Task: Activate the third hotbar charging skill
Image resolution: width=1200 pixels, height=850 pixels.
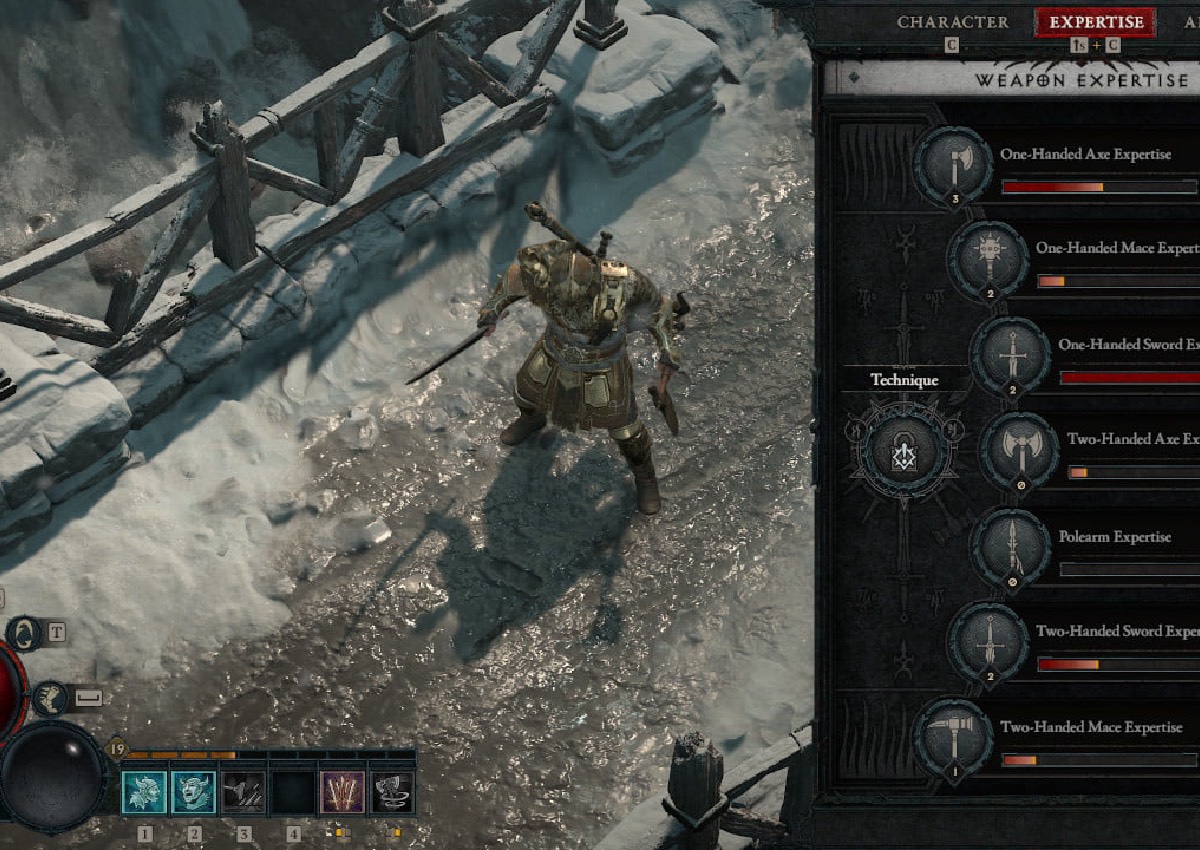Action: (243, 792)
